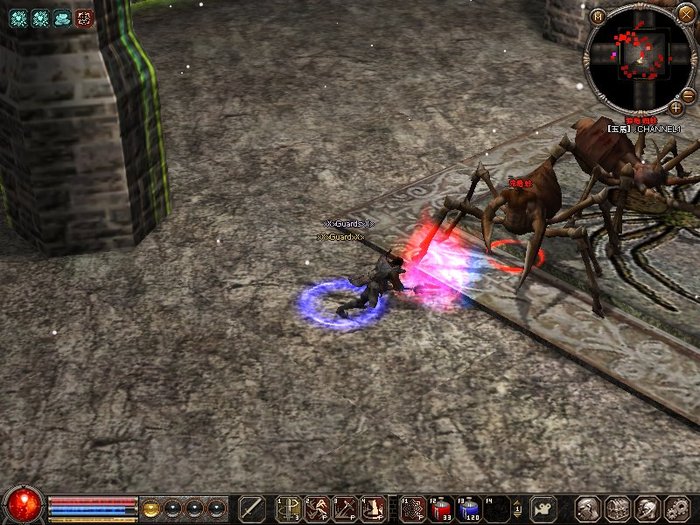Image resolution: width=700 pixels, height=525 pixels.
Task: Zoom in the minimap with plus button
Action: point(676,107)
